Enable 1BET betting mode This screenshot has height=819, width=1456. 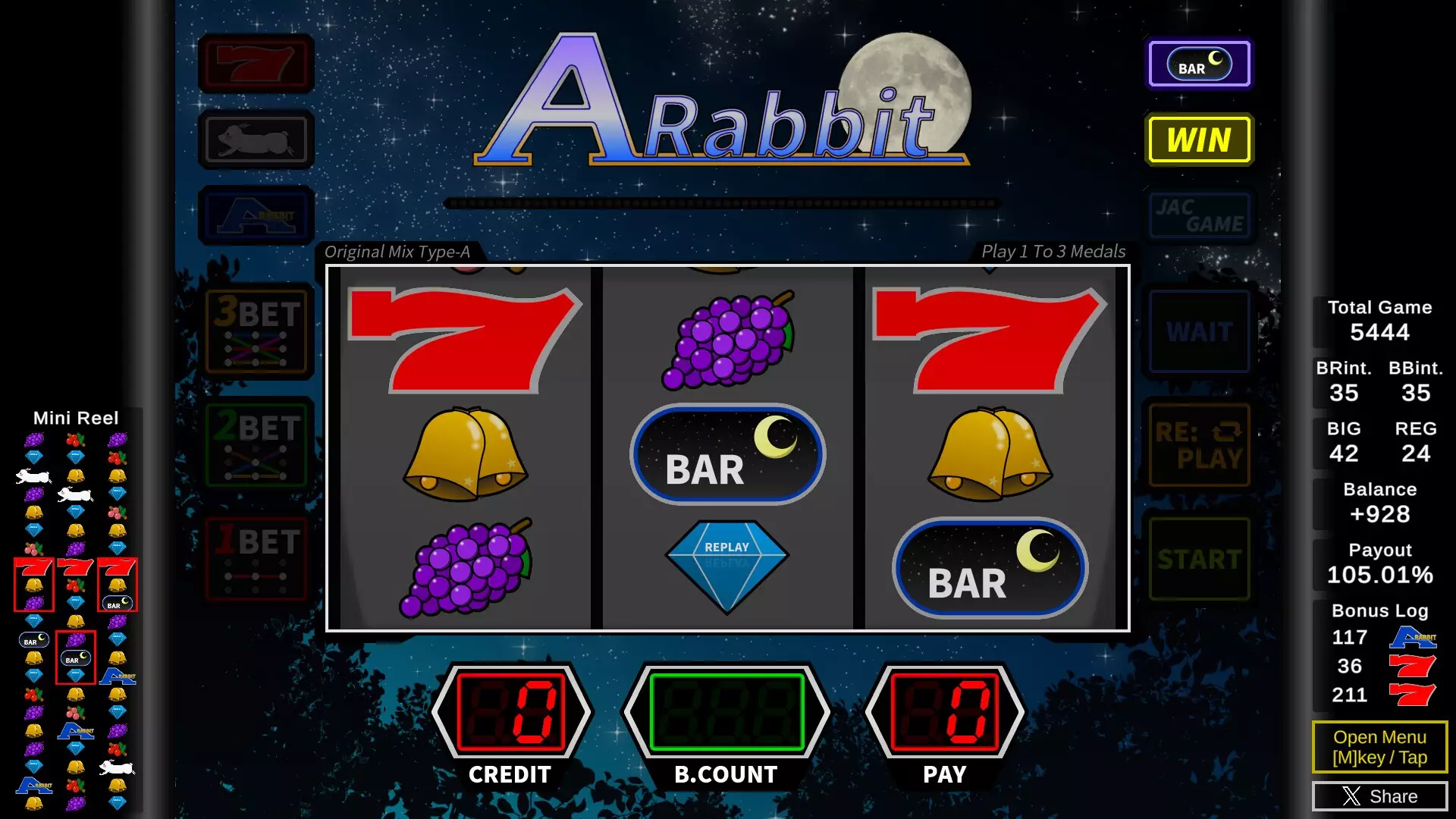point(255,559)
